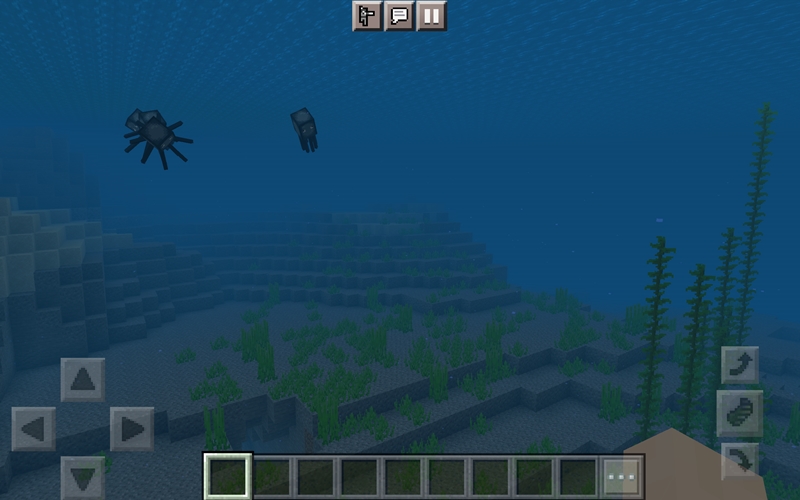
Task: Tap the strafe left arrow
Action: click(x=34, y=429)
